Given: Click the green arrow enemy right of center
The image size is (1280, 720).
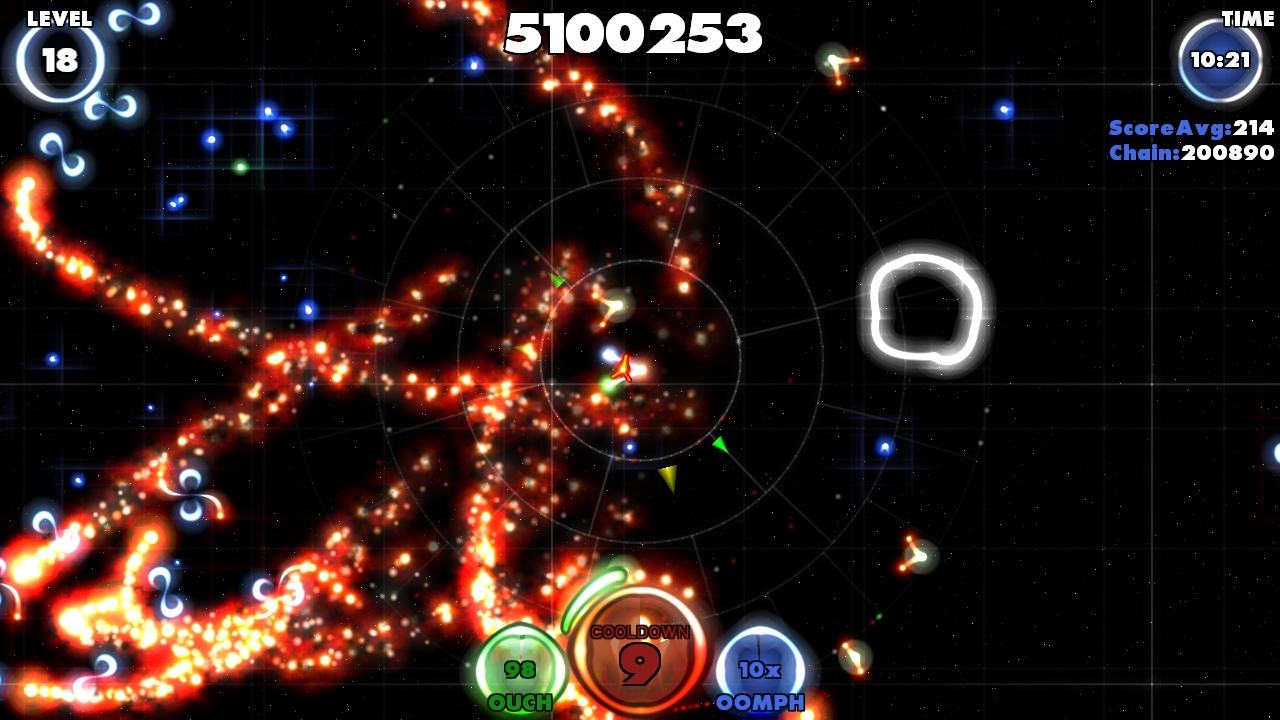Looking at the screenshot, I should pyautogui.click(x=719, y=444).
